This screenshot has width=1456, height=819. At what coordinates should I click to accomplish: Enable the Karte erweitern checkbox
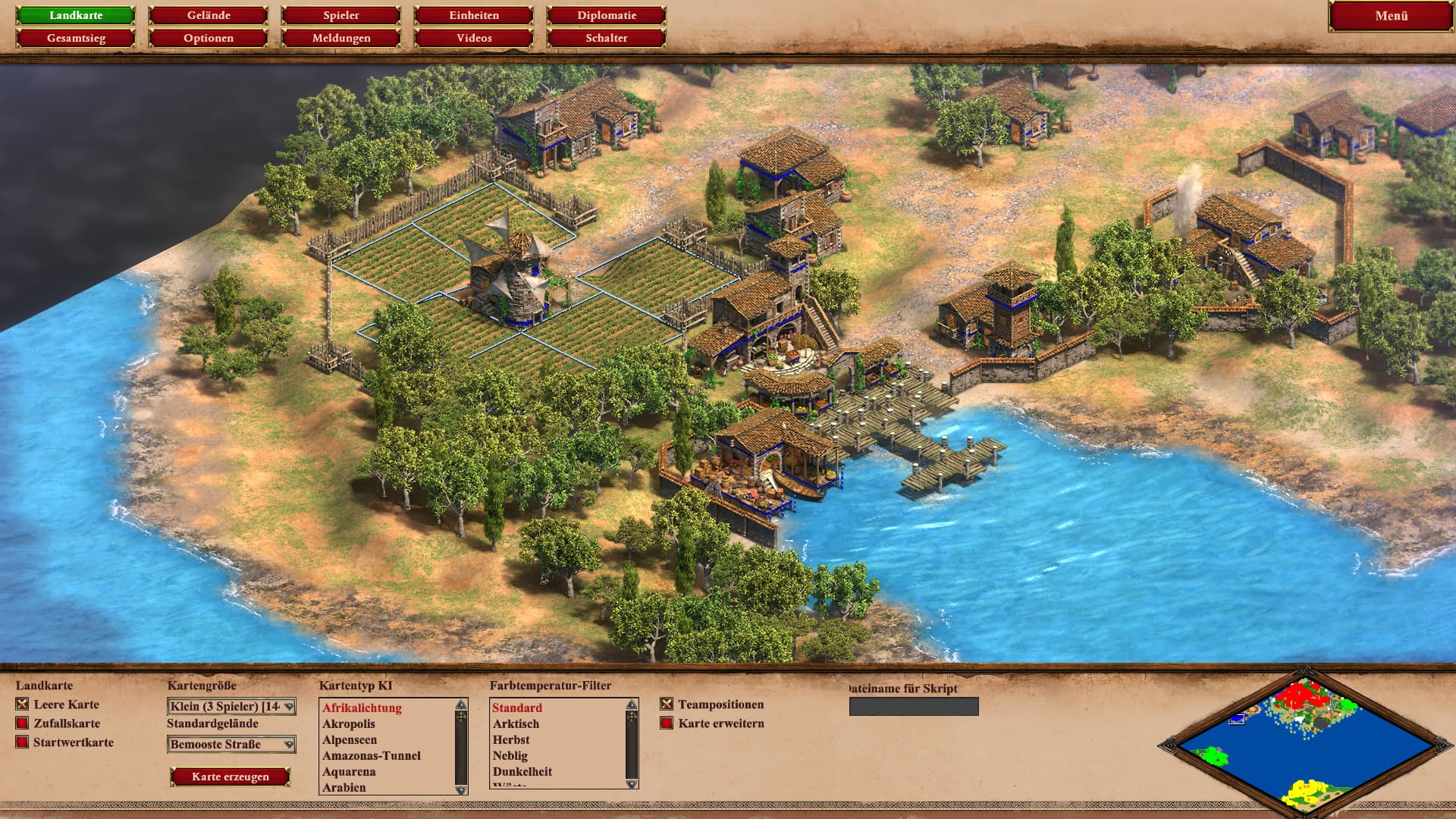coord(667,723)
